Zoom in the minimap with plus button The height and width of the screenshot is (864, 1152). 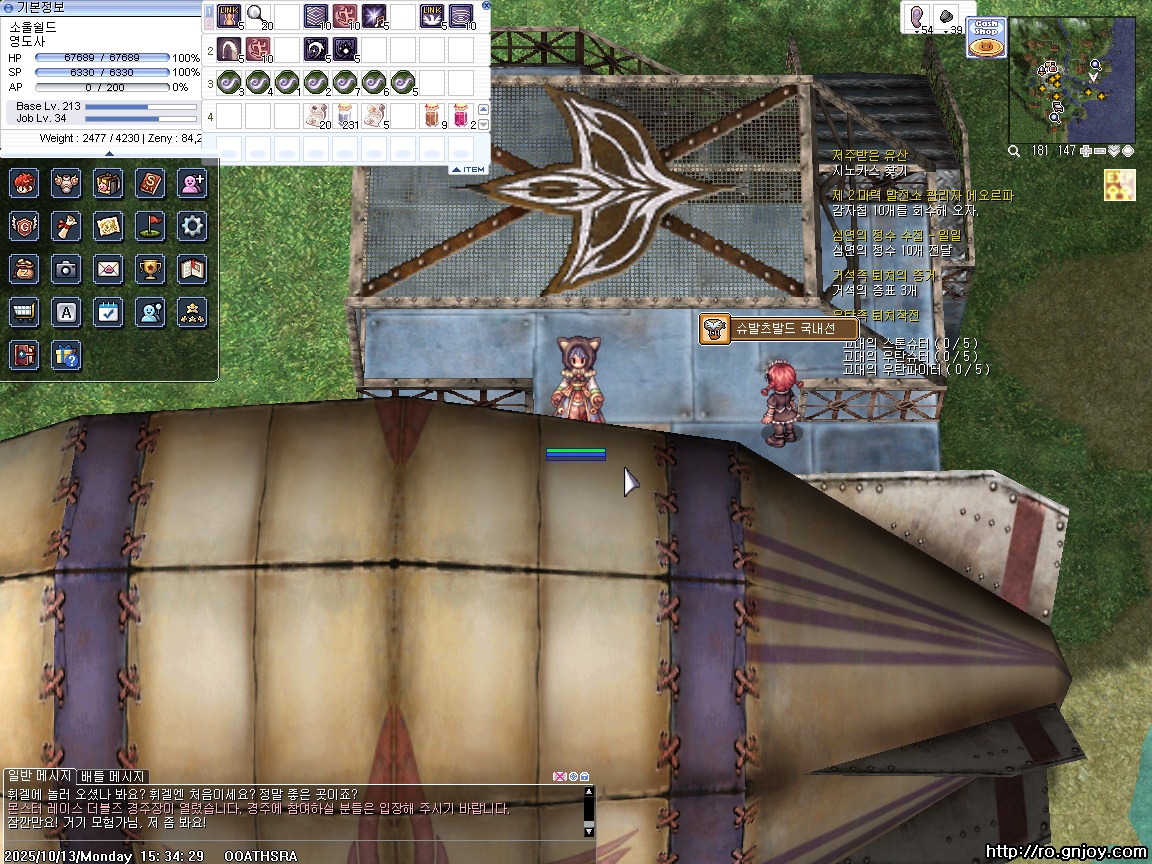tap(1086, 151)
